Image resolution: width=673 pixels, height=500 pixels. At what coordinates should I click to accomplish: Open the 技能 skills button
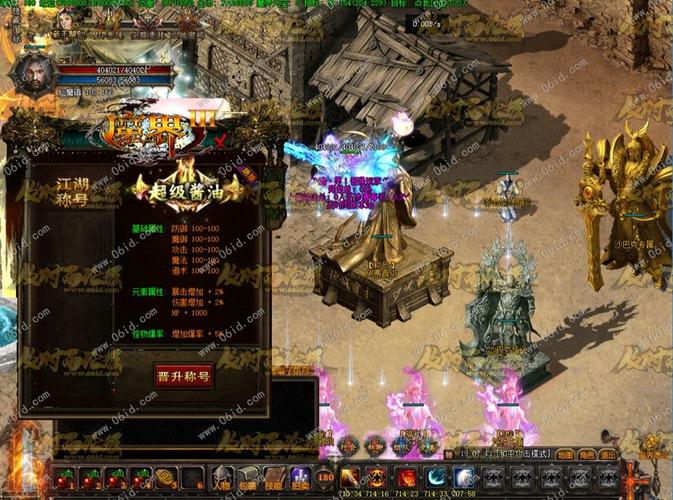pos(274,478)
